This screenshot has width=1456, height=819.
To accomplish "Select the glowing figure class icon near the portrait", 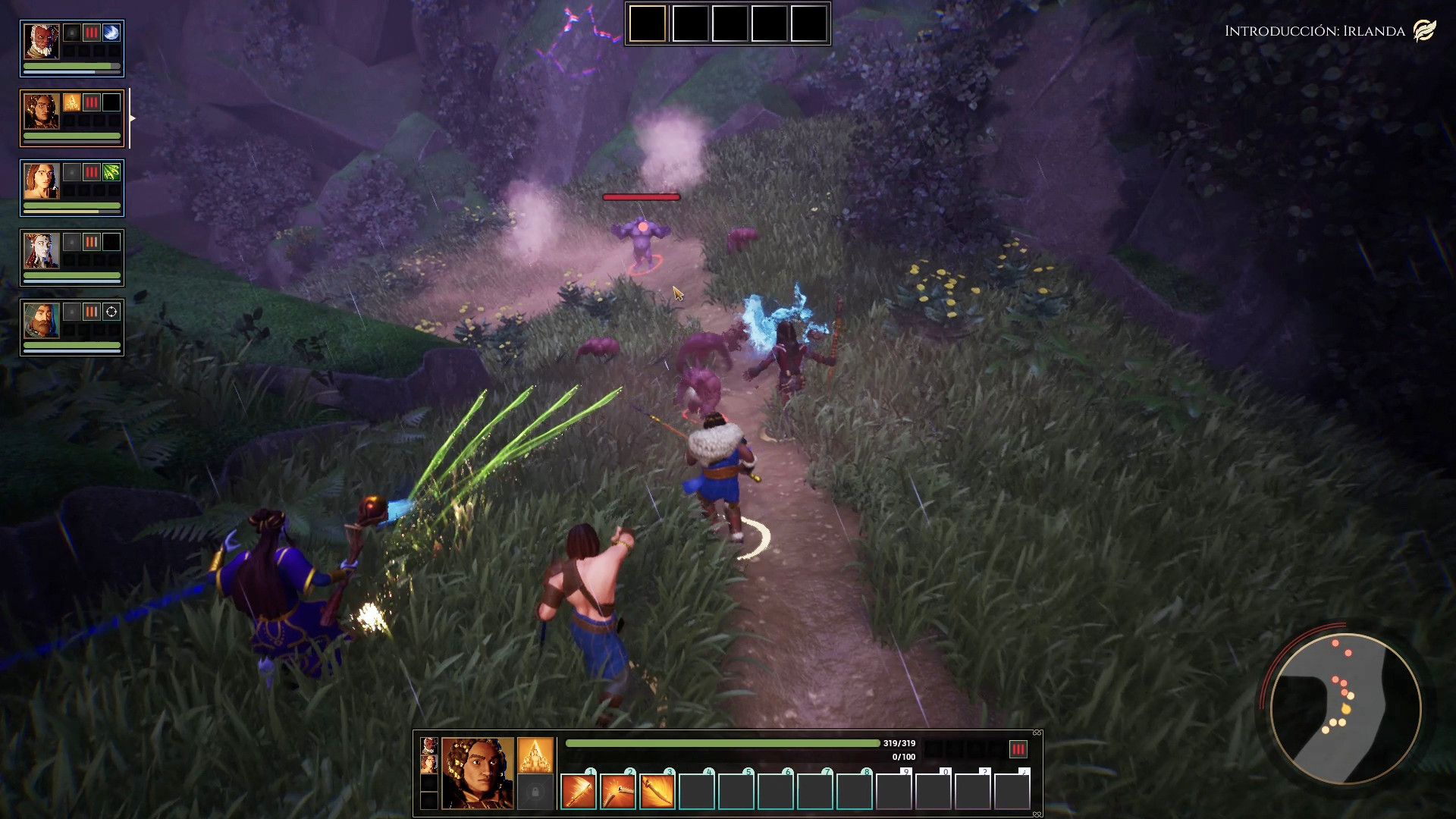I will tap(534, 755).
